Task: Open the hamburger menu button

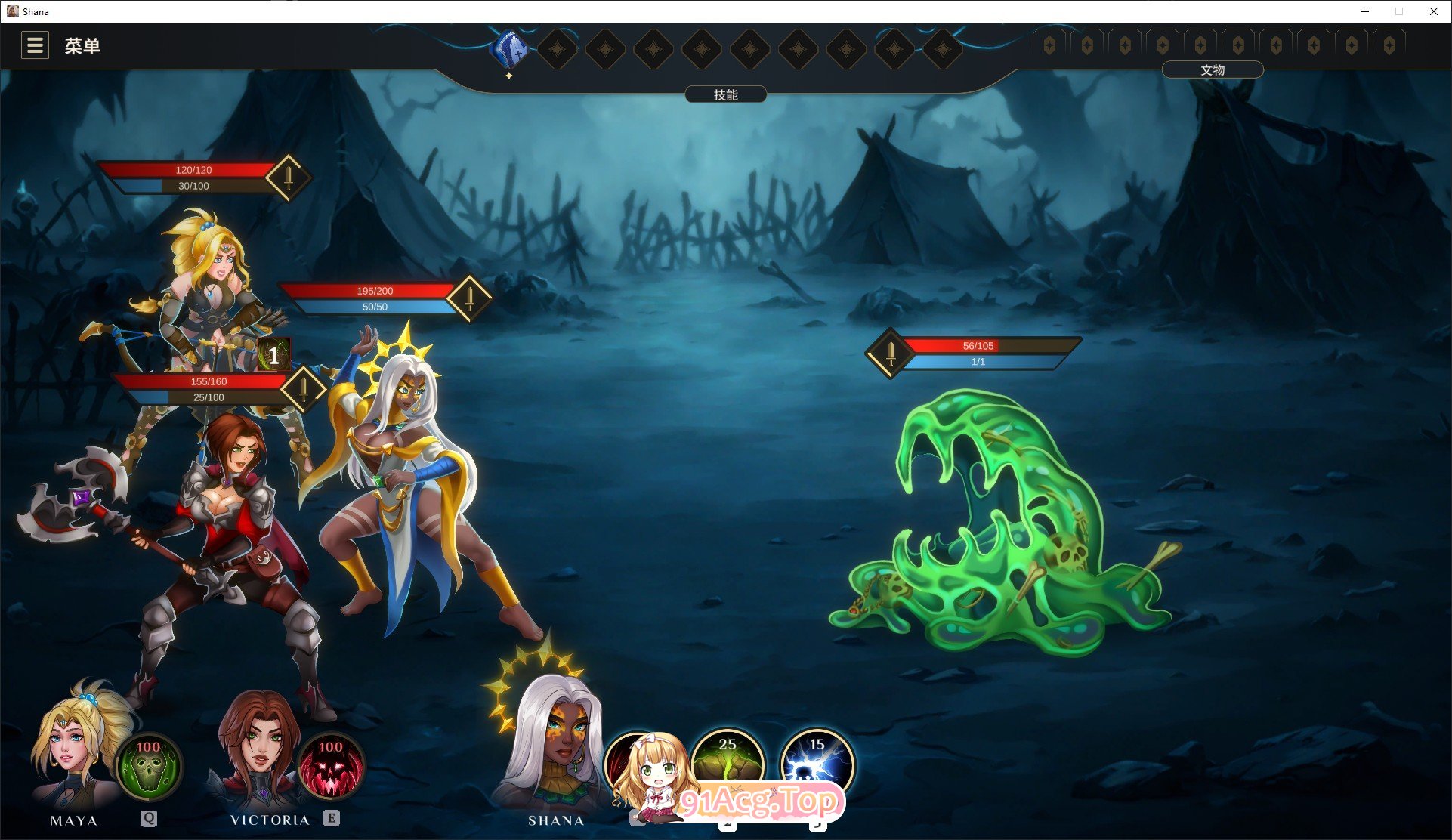Action: pyautogui.click(x=35, y=45)
